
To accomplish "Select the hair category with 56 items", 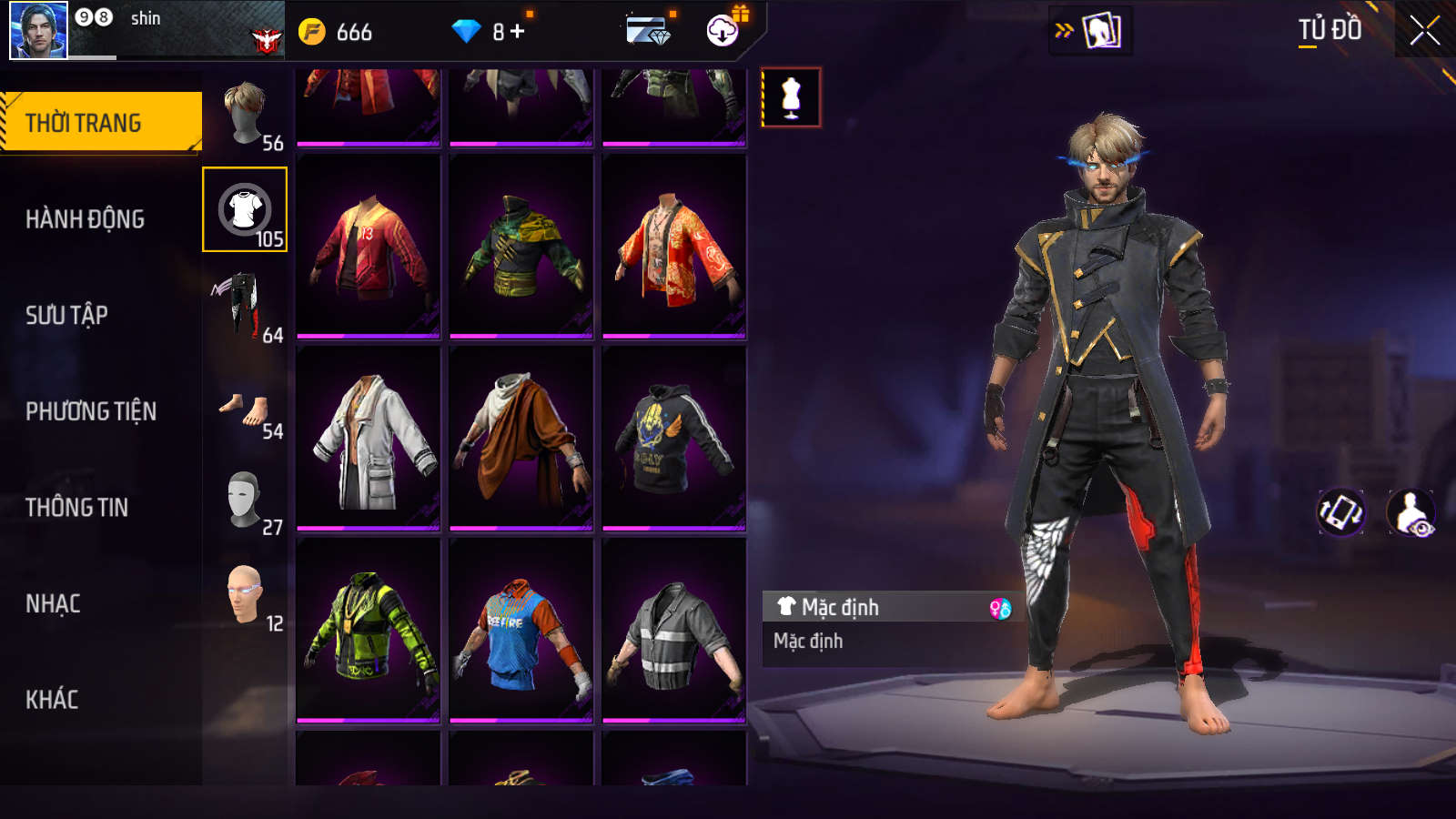I will click(x=245, y=115).
